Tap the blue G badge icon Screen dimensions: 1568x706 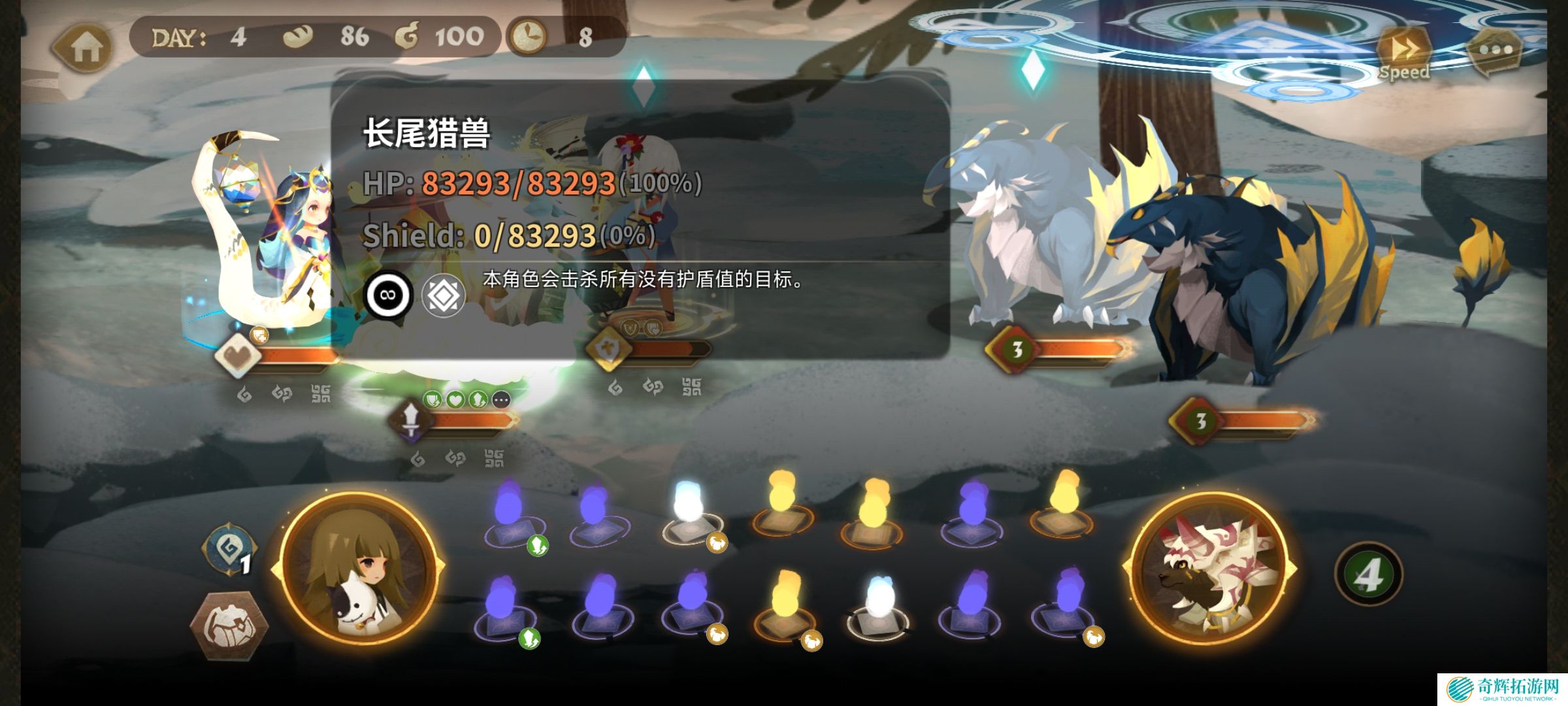tap(229, 549)
